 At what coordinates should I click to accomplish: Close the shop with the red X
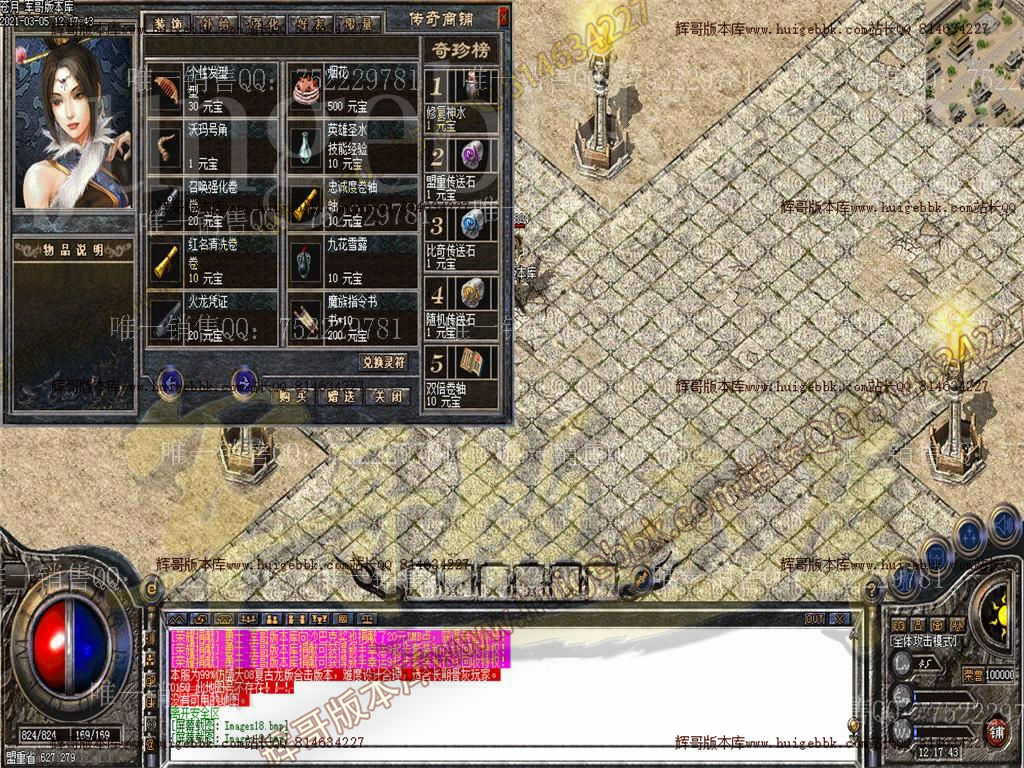pyautogui.click(x=503, y=17)
